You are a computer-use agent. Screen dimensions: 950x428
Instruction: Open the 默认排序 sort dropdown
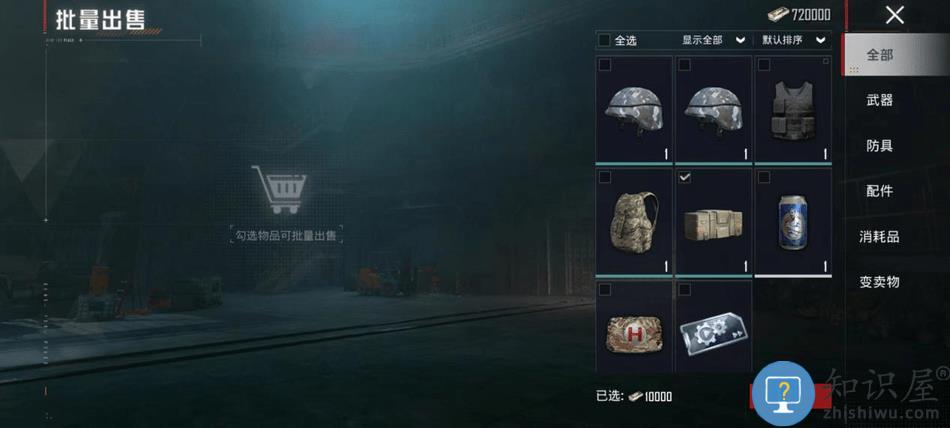click(x=794, y=40)
